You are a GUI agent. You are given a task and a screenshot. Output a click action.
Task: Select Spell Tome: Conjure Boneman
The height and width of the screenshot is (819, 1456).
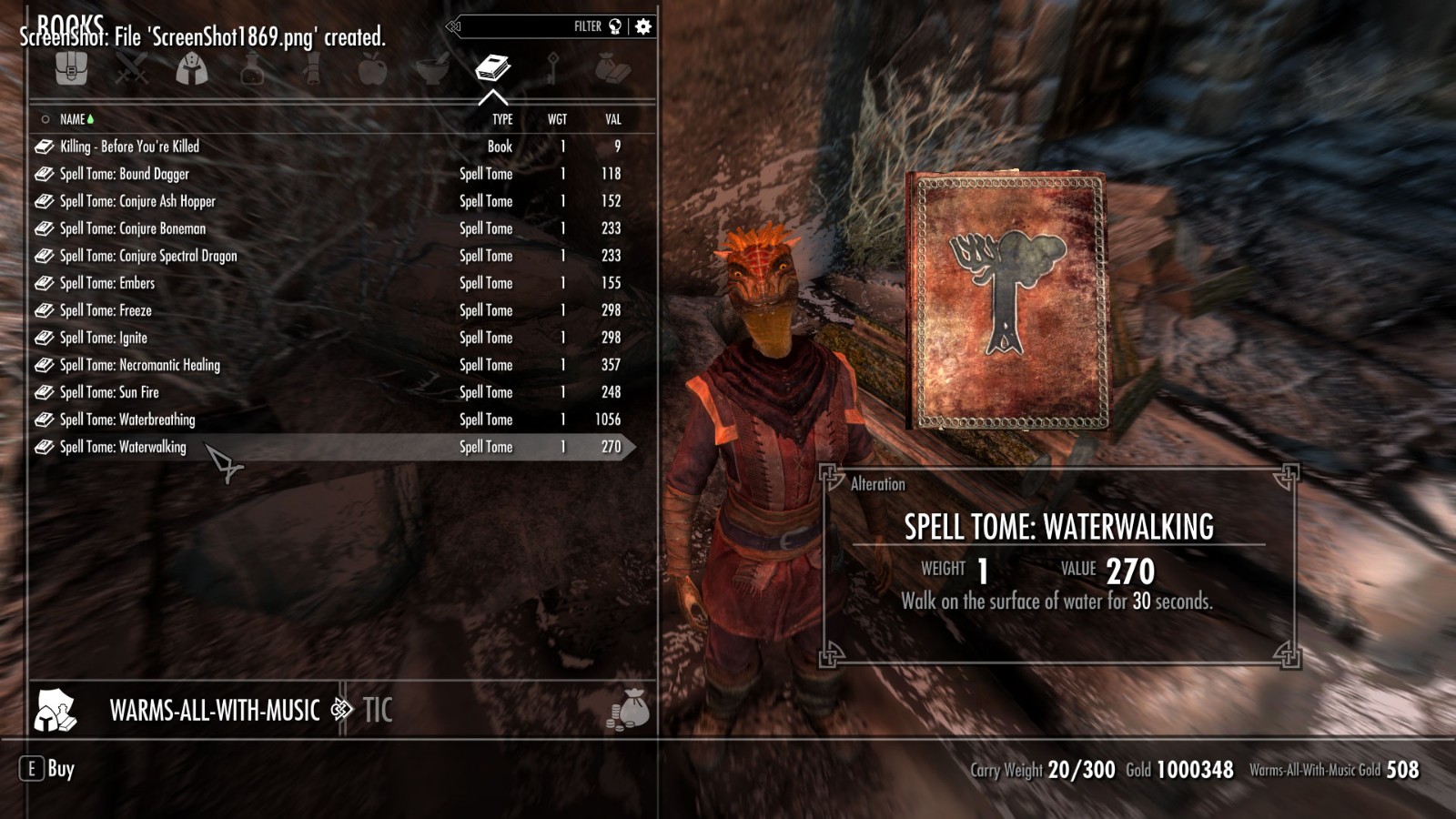pos(133,228)
